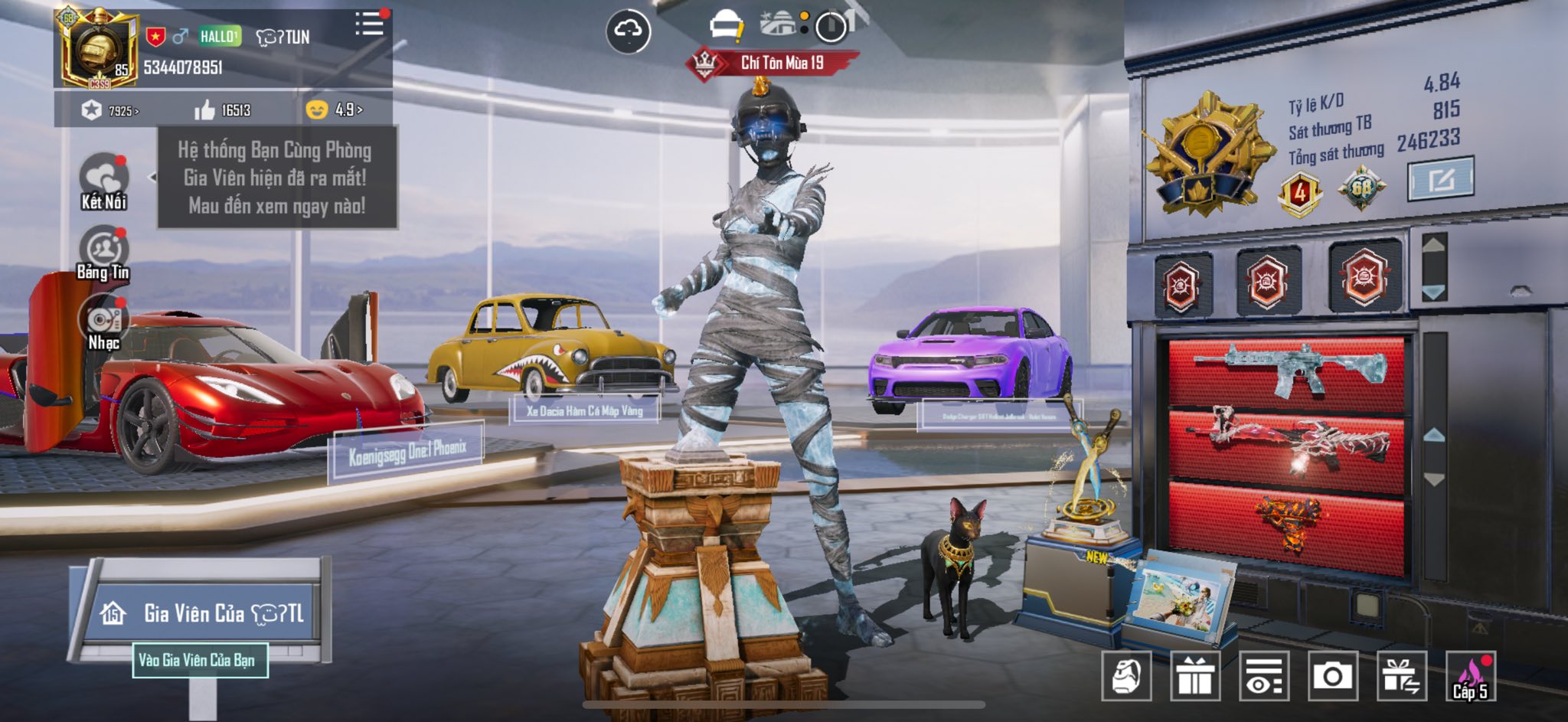Select the icy M416 weapon showcase slot
Image resolution: width=1568 pixels, height=722 pixels.
tap(1288, 371)
